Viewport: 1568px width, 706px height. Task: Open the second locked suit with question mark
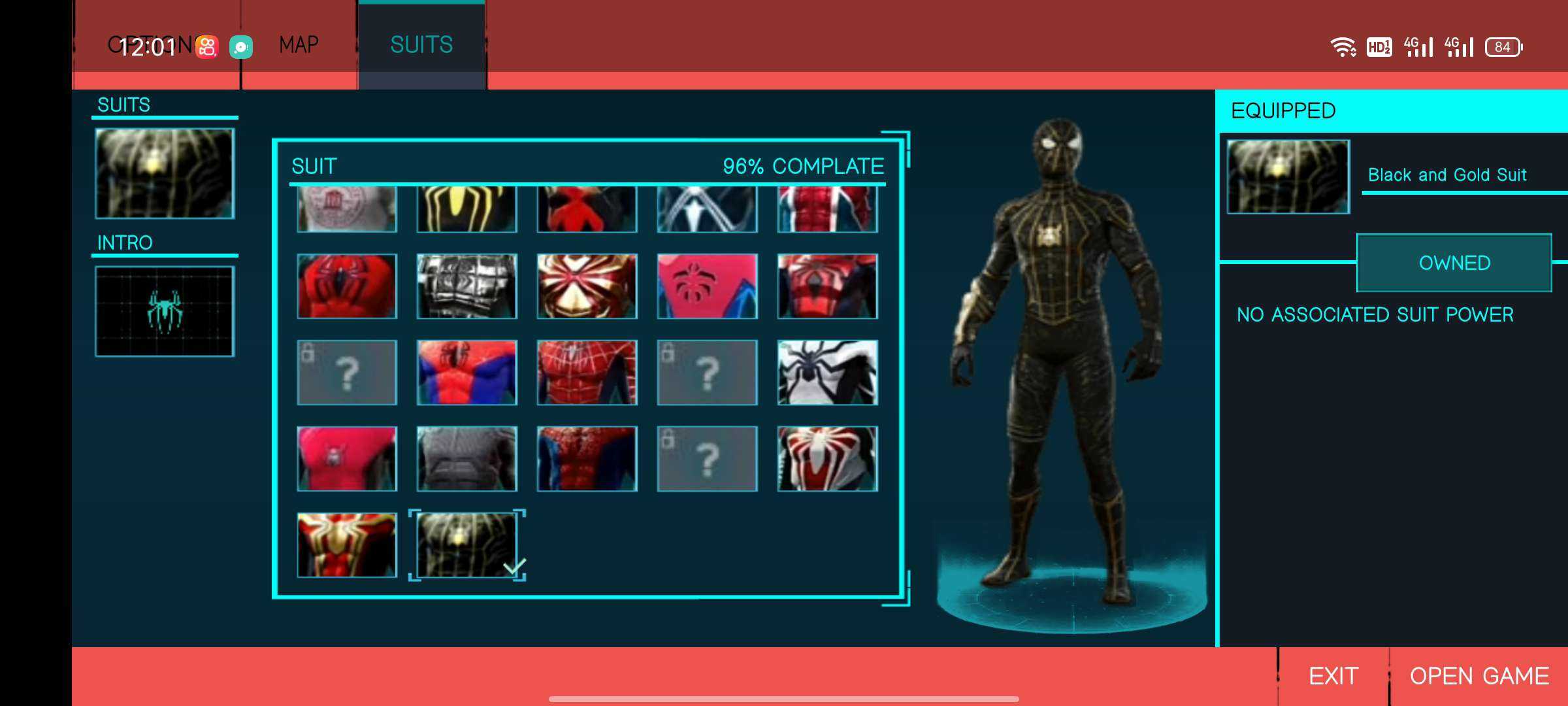pos(706,373)
